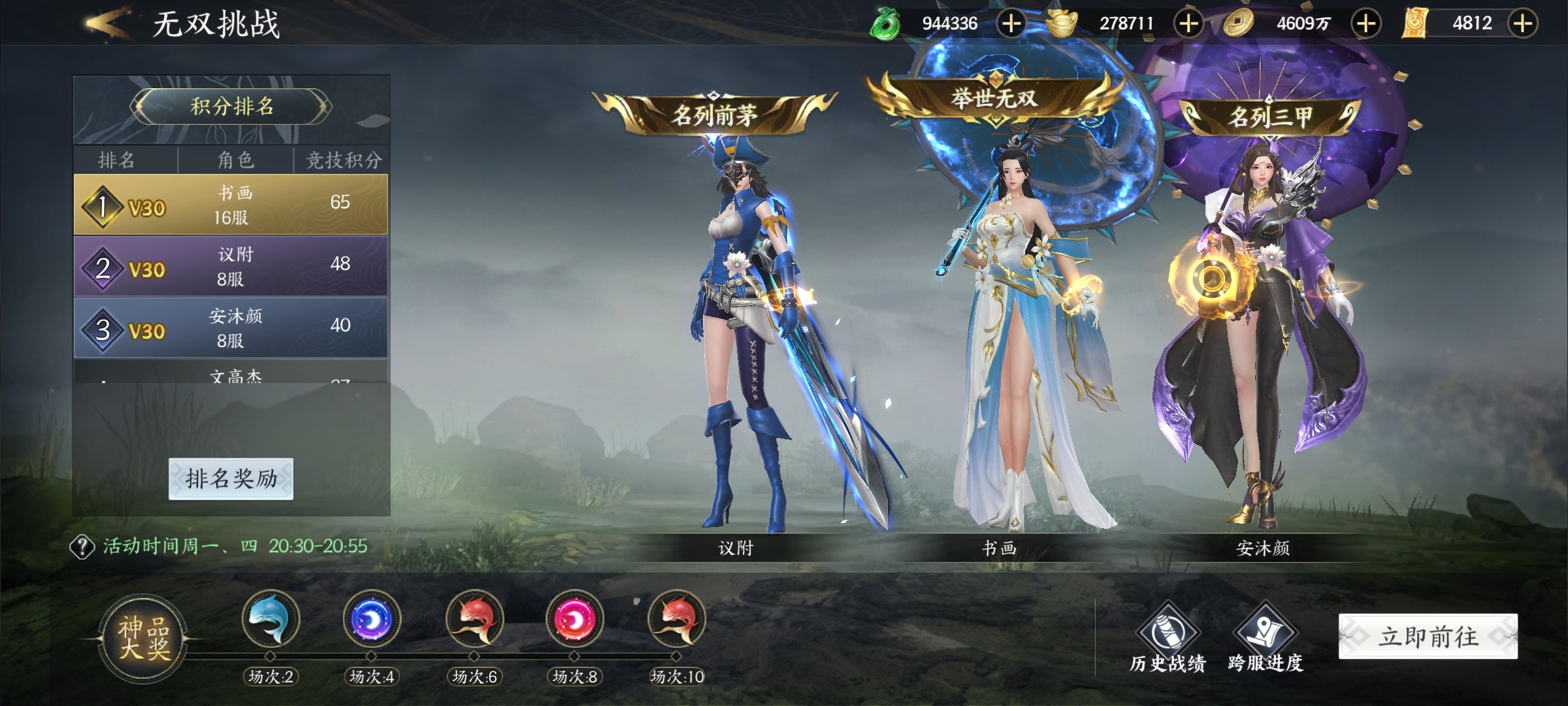Click the 立即前往 go now button
1568x706 pixels.
1428,636
